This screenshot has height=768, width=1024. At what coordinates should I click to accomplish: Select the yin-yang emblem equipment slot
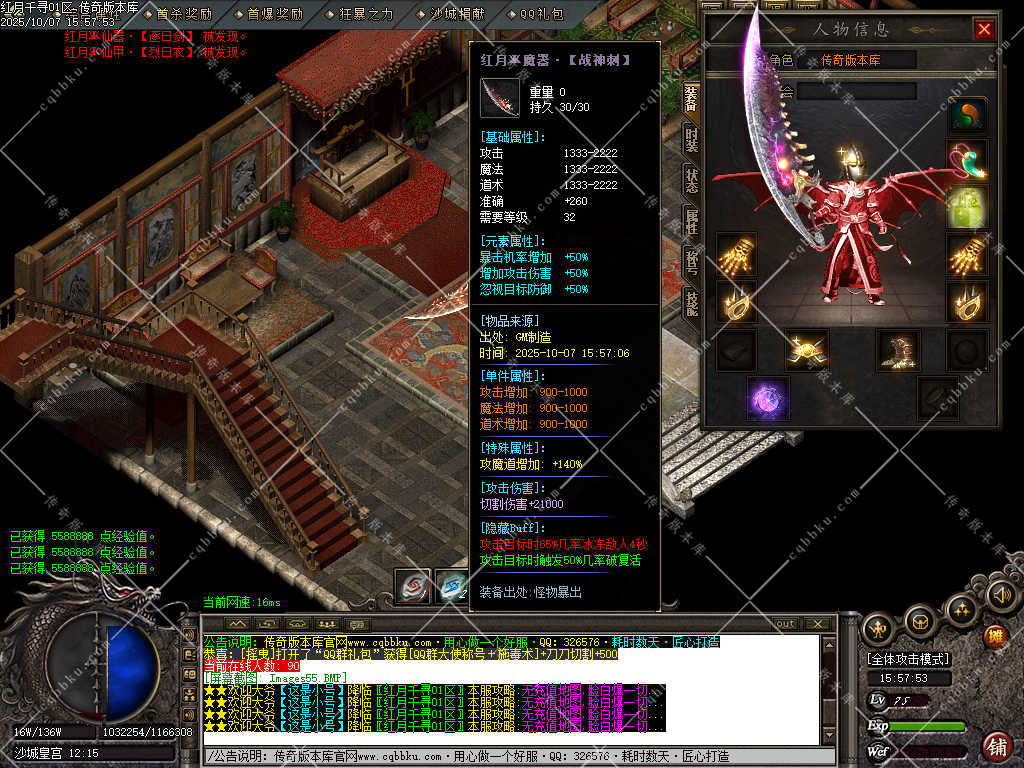(x=967, y=115)
